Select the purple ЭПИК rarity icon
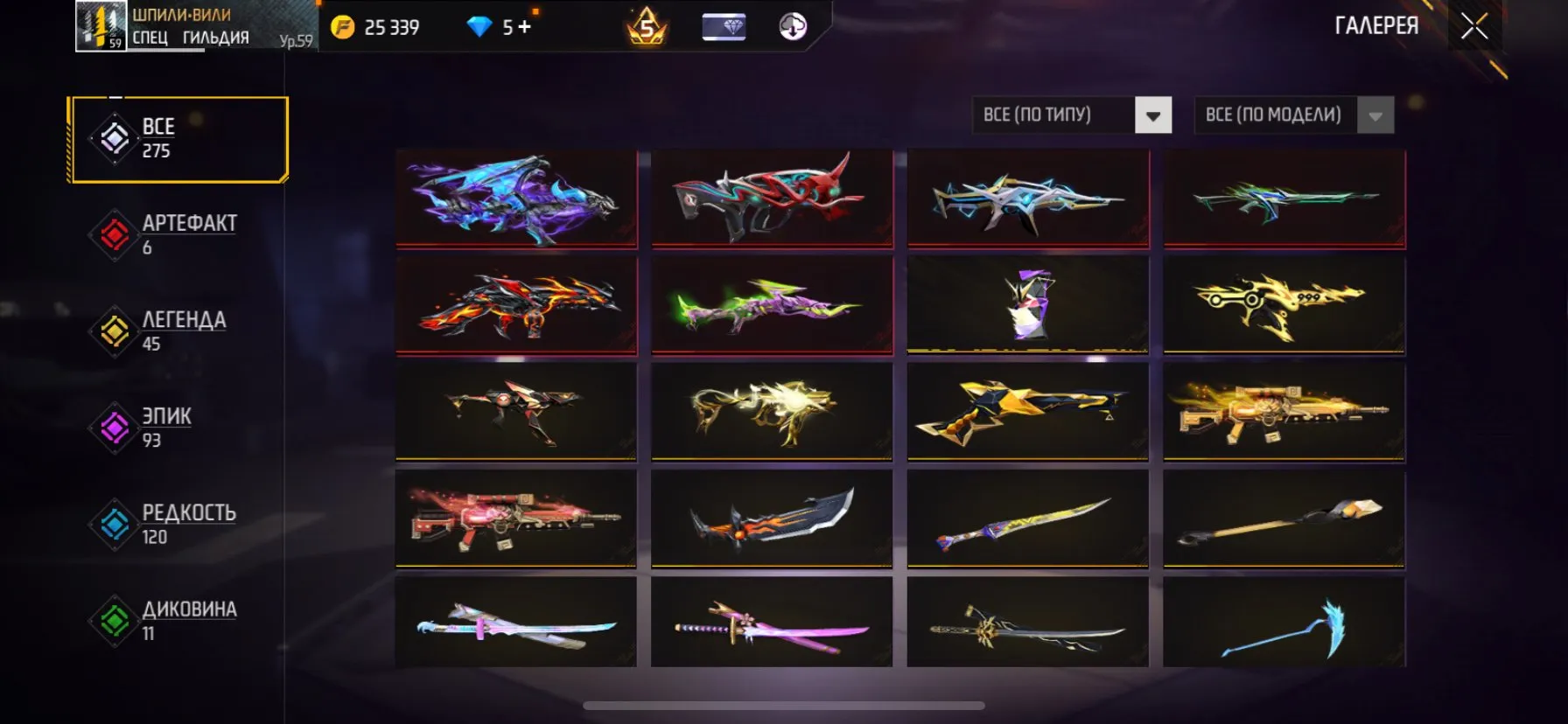The width and height of the screenshot is (1568, 724). pos(115,428)
